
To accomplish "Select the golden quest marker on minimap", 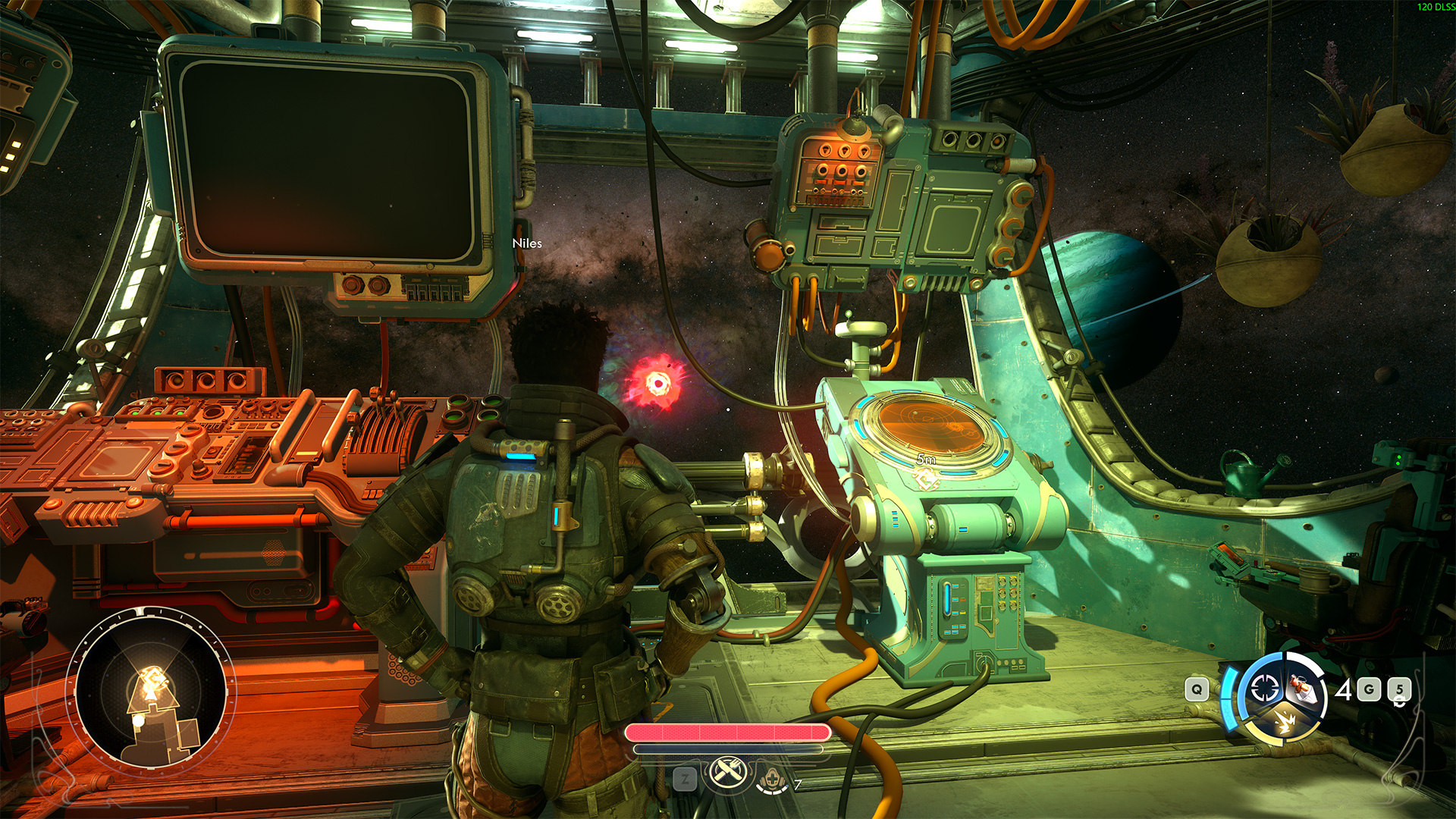I will 152,677.
